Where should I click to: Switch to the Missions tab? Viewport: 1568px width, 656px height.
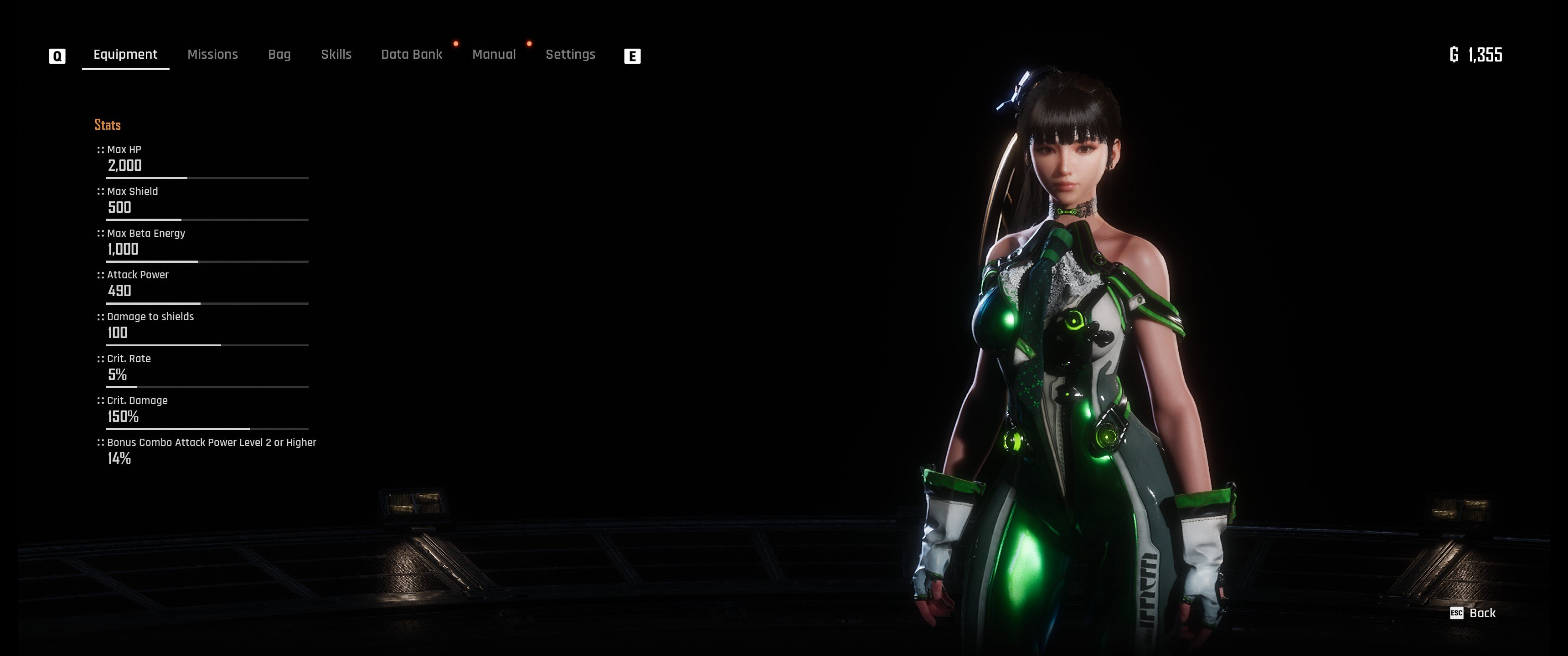coord(212,55)
